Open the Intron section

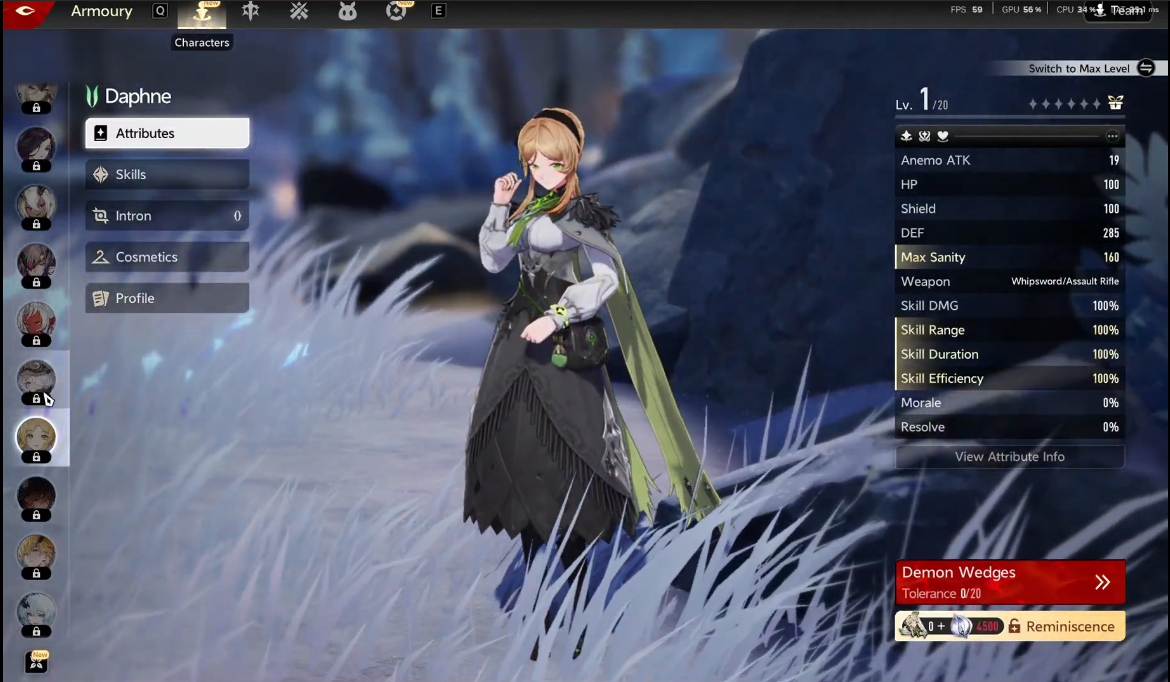click(167, 216)
